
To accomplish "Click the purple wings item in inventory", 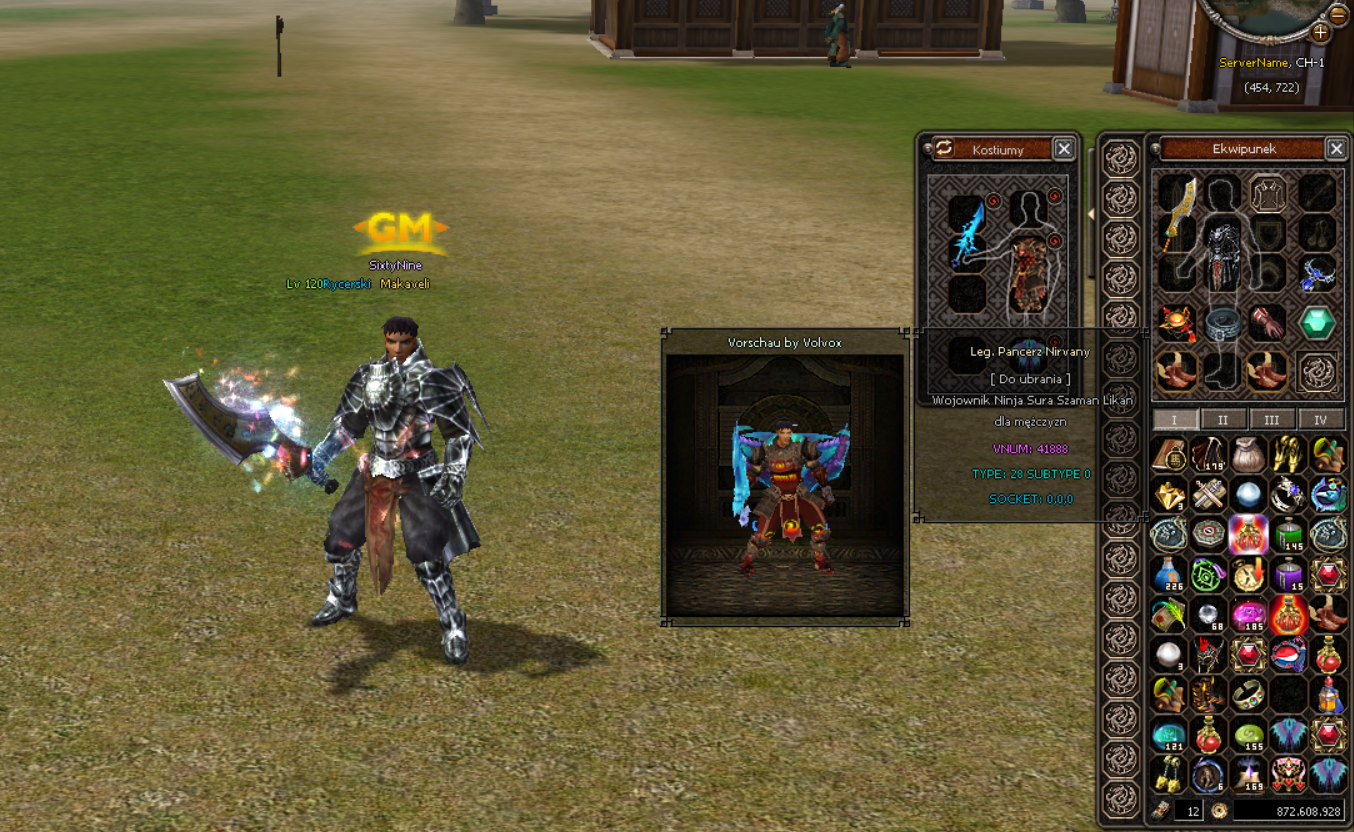I will [x=1290, y=734].
